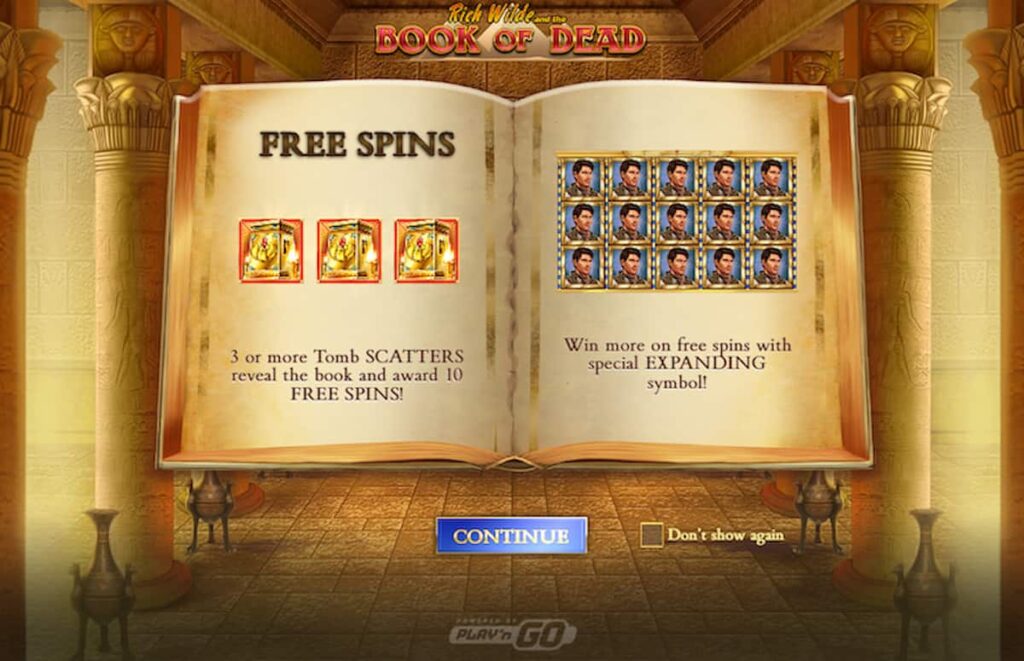The width and height of the screenshot is (1024, 661).
Task: Tick the "Don't show again" checkbox
Action: point(652,535)
